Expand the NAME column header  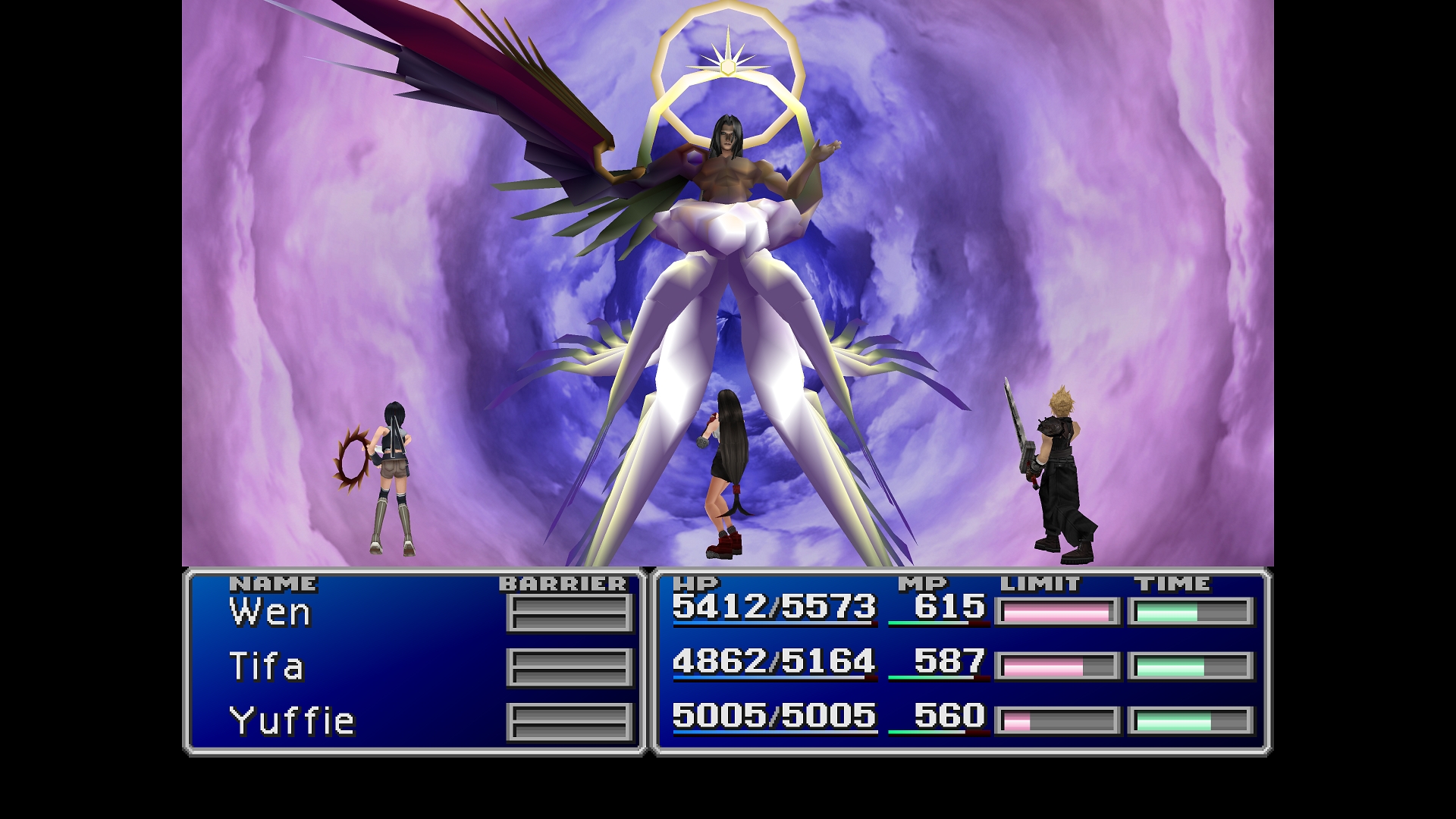click(x=273, y=584)
